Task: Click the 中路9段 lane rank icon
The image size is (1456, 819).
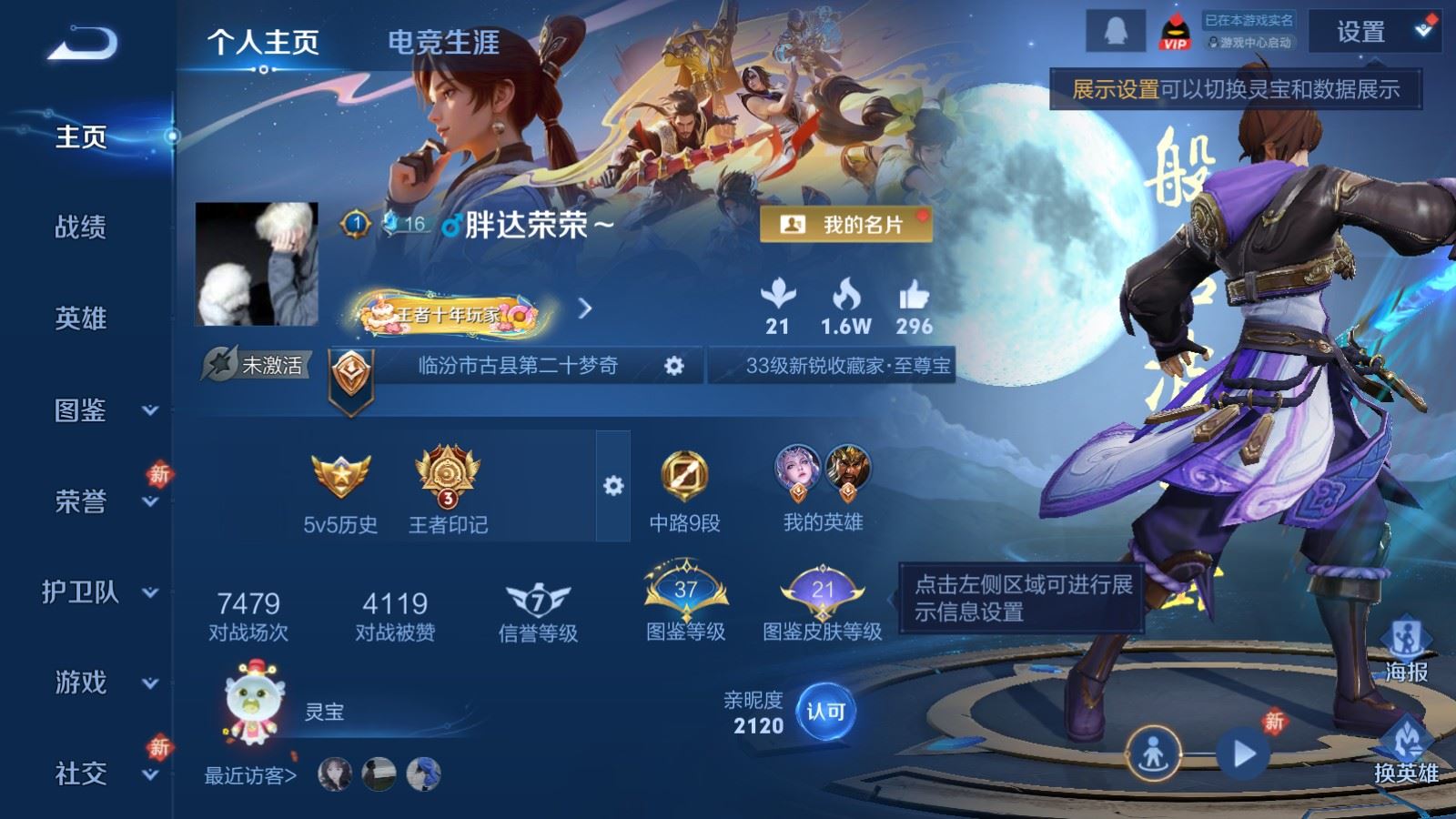Action: click(x=684, y=473)
